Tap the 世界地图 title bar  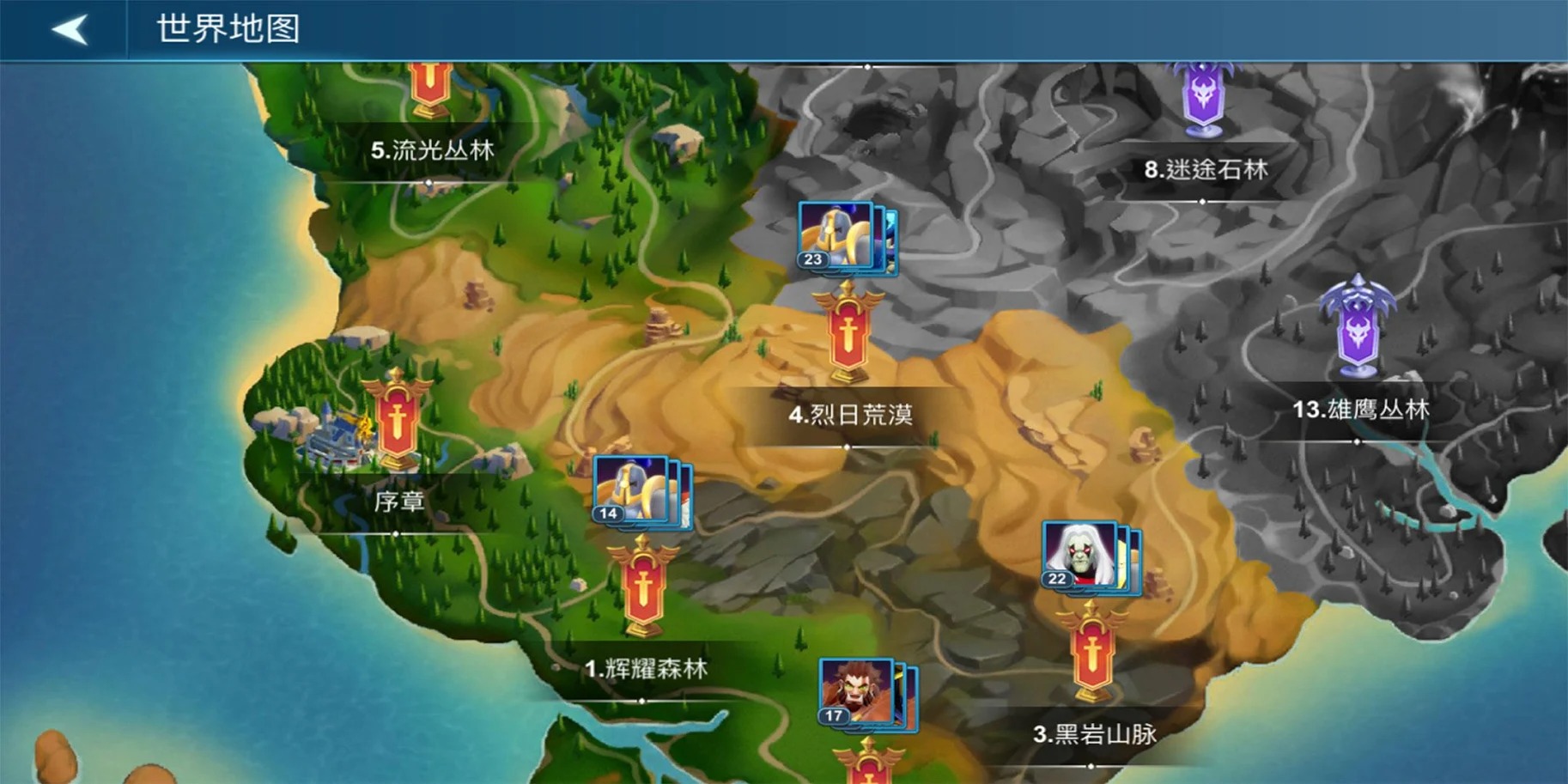point(226,30)
